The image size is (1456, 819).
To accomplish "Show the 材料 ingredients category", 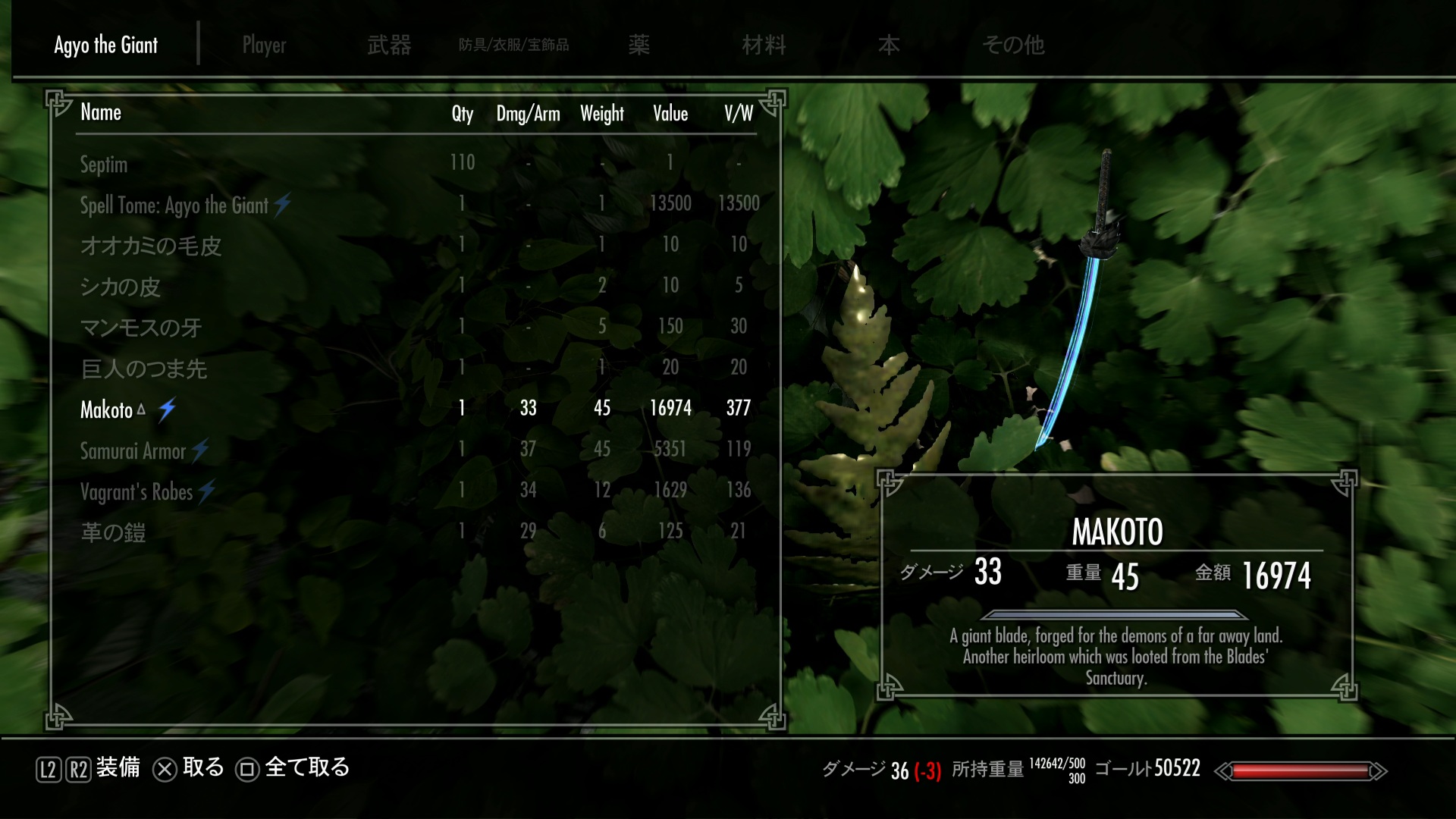I will [x=764, y=45].
